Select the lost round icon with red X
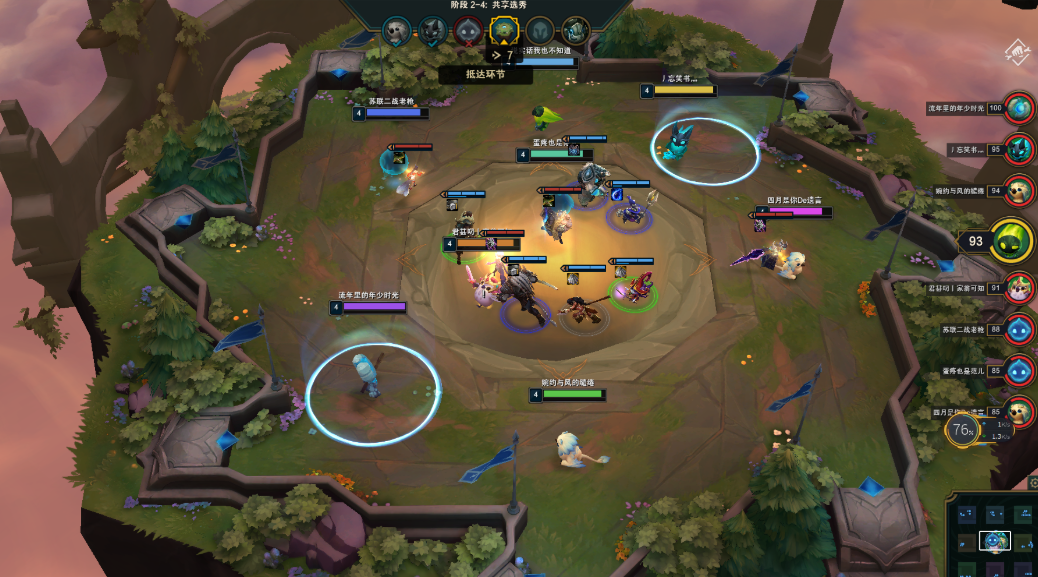This screenshot has width=1038, height=577. (x=468, y=31)
